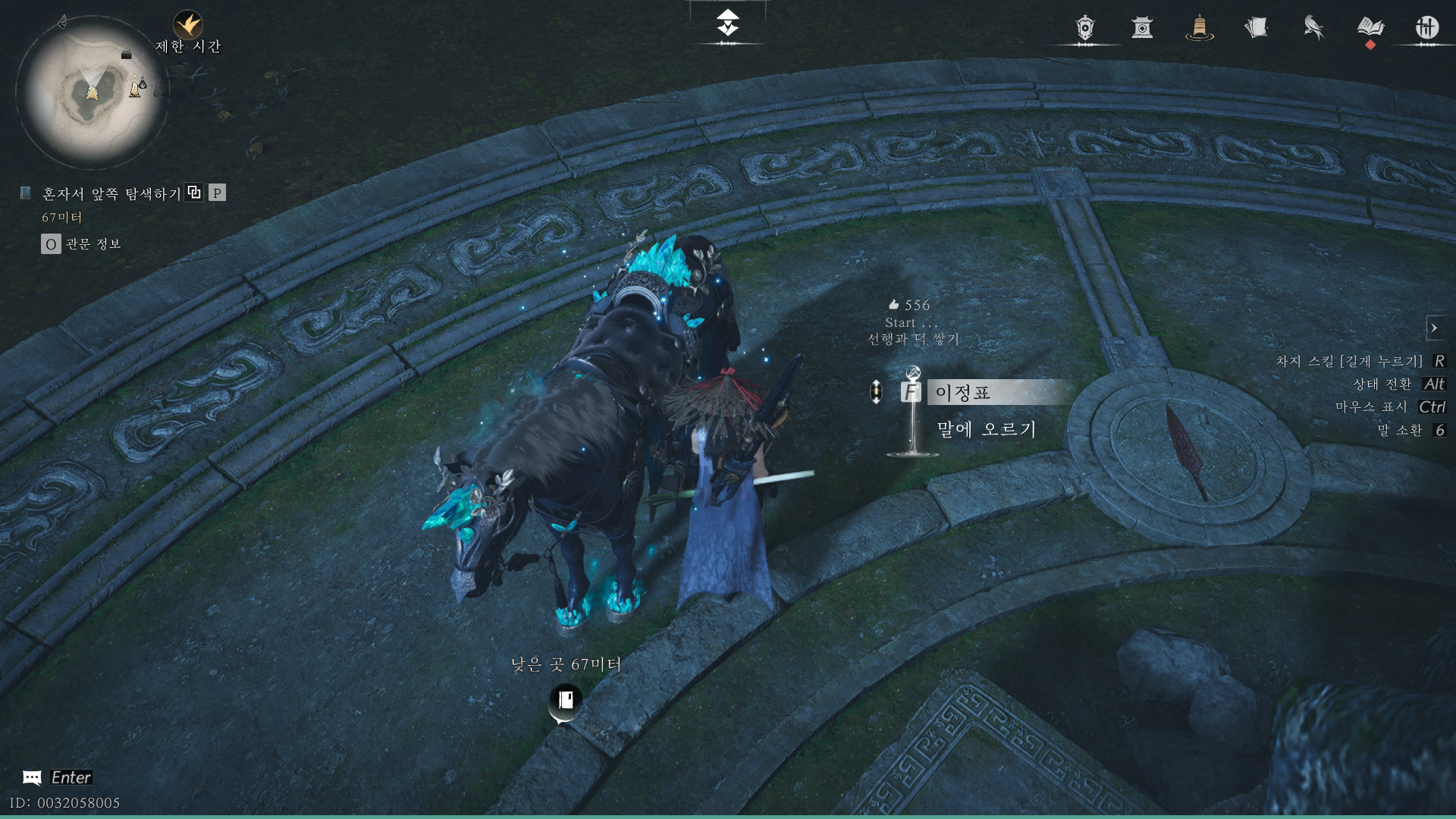Click the 낮은 곳 67미터 waypoint marker
The height and width of the screenshot is (819, 1456).
pos(565,701)
